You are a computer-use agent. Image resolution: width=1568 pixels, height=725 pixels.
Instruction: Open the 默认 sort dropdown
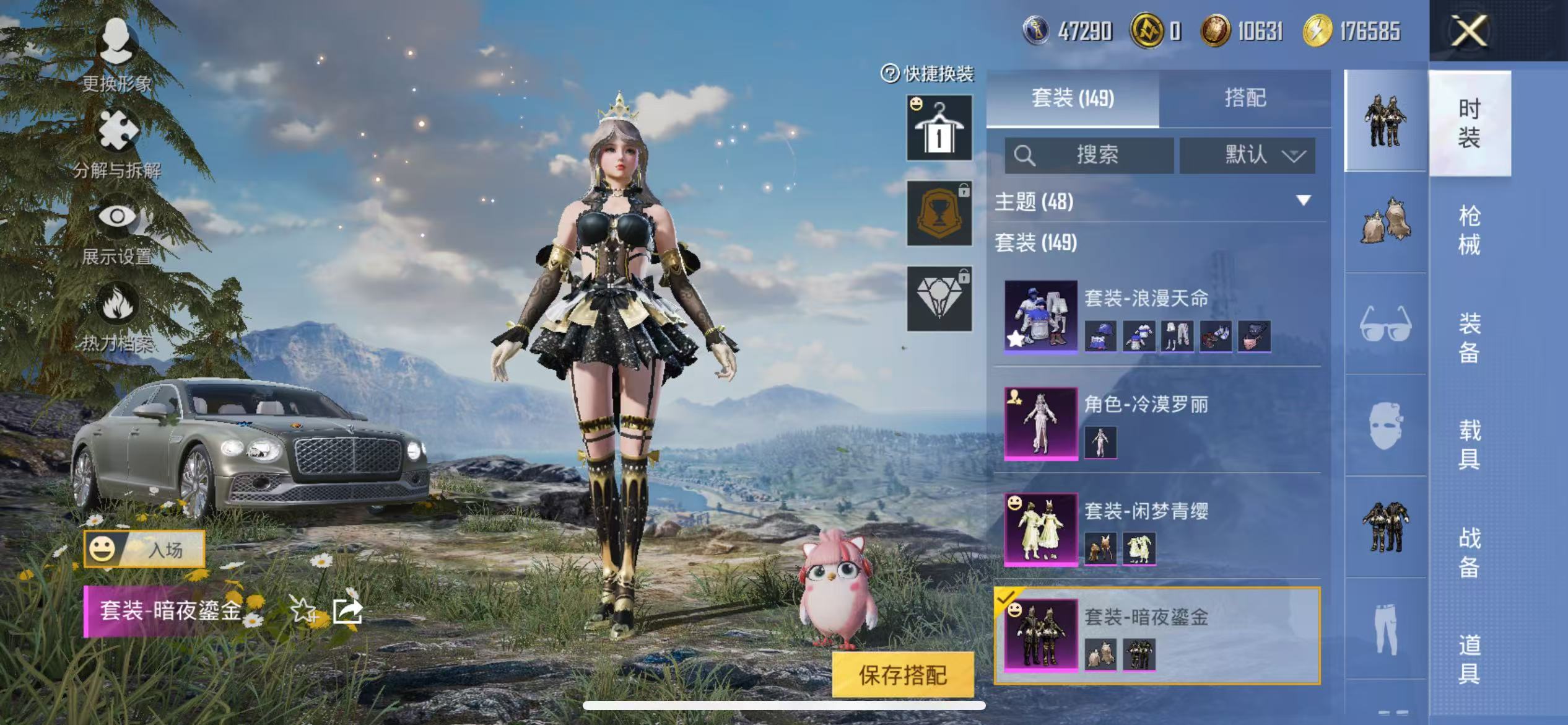click(1247, 155)
